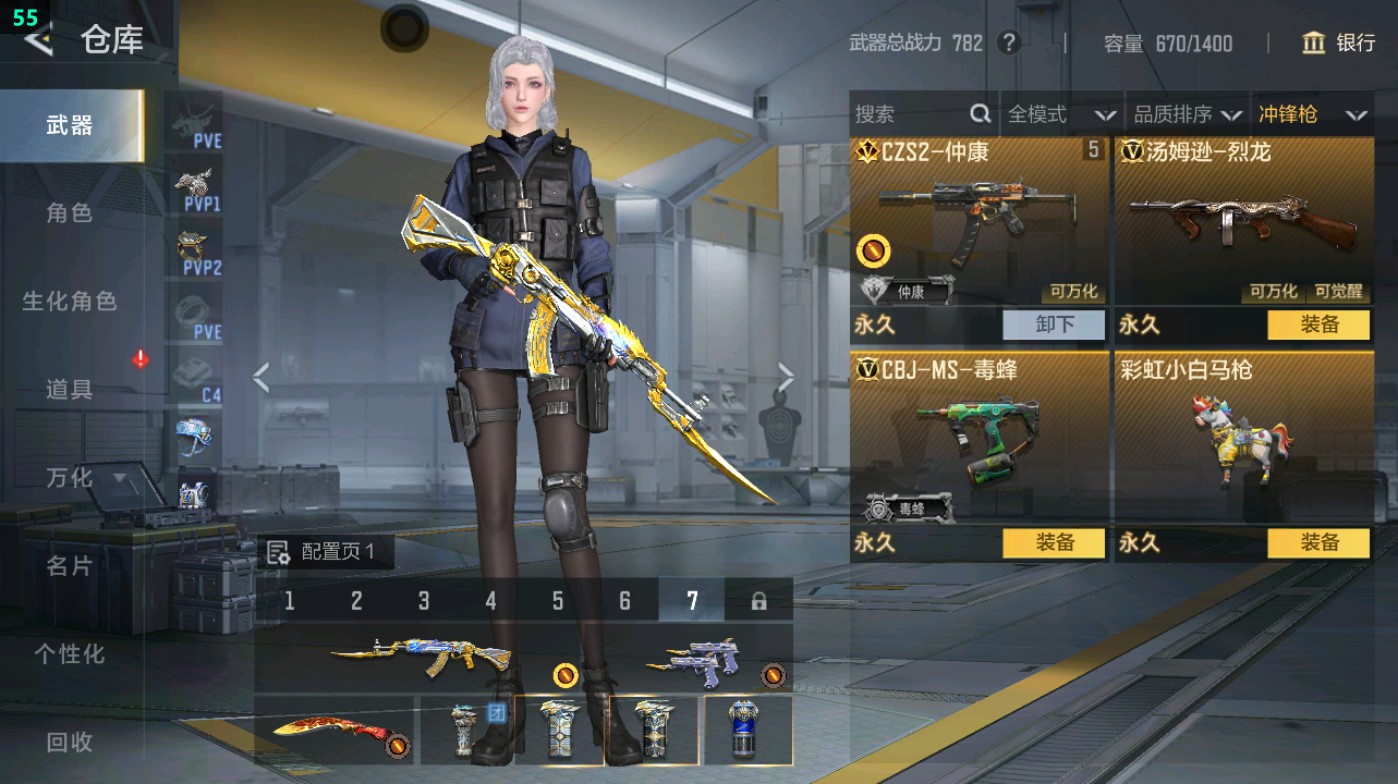1398x784 pixels.
Task: Show help for 武器总战力
Action: 1008,43
